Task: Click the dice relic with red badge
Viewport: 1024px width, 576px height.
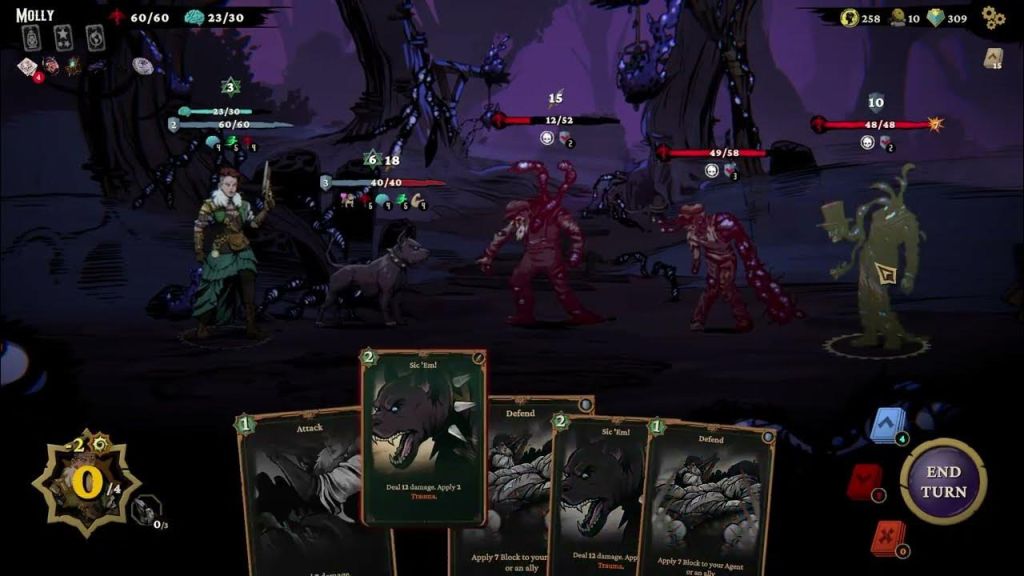Action: tap(27, 66)
